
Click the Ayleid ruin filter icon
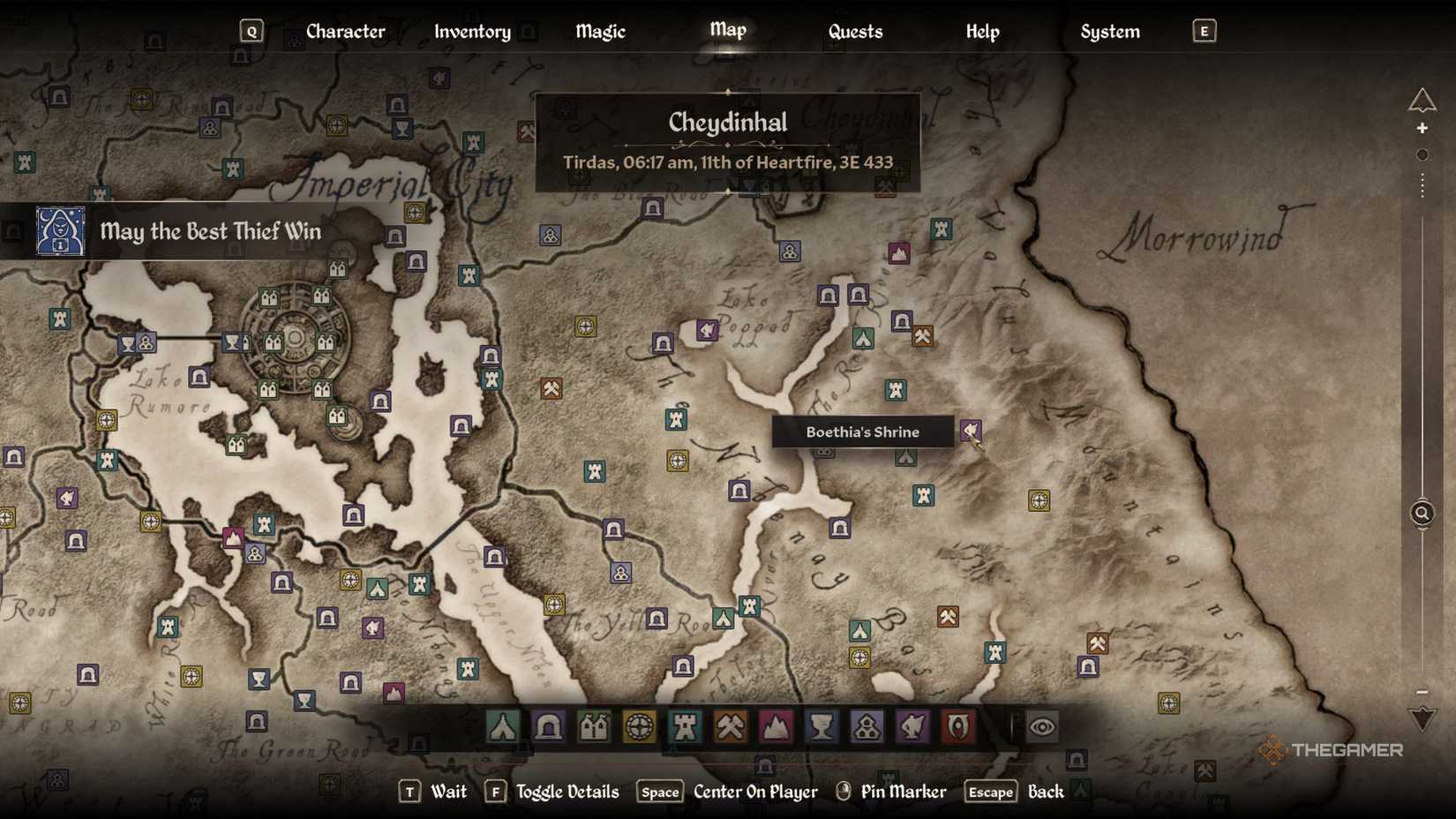coord(640,725)
